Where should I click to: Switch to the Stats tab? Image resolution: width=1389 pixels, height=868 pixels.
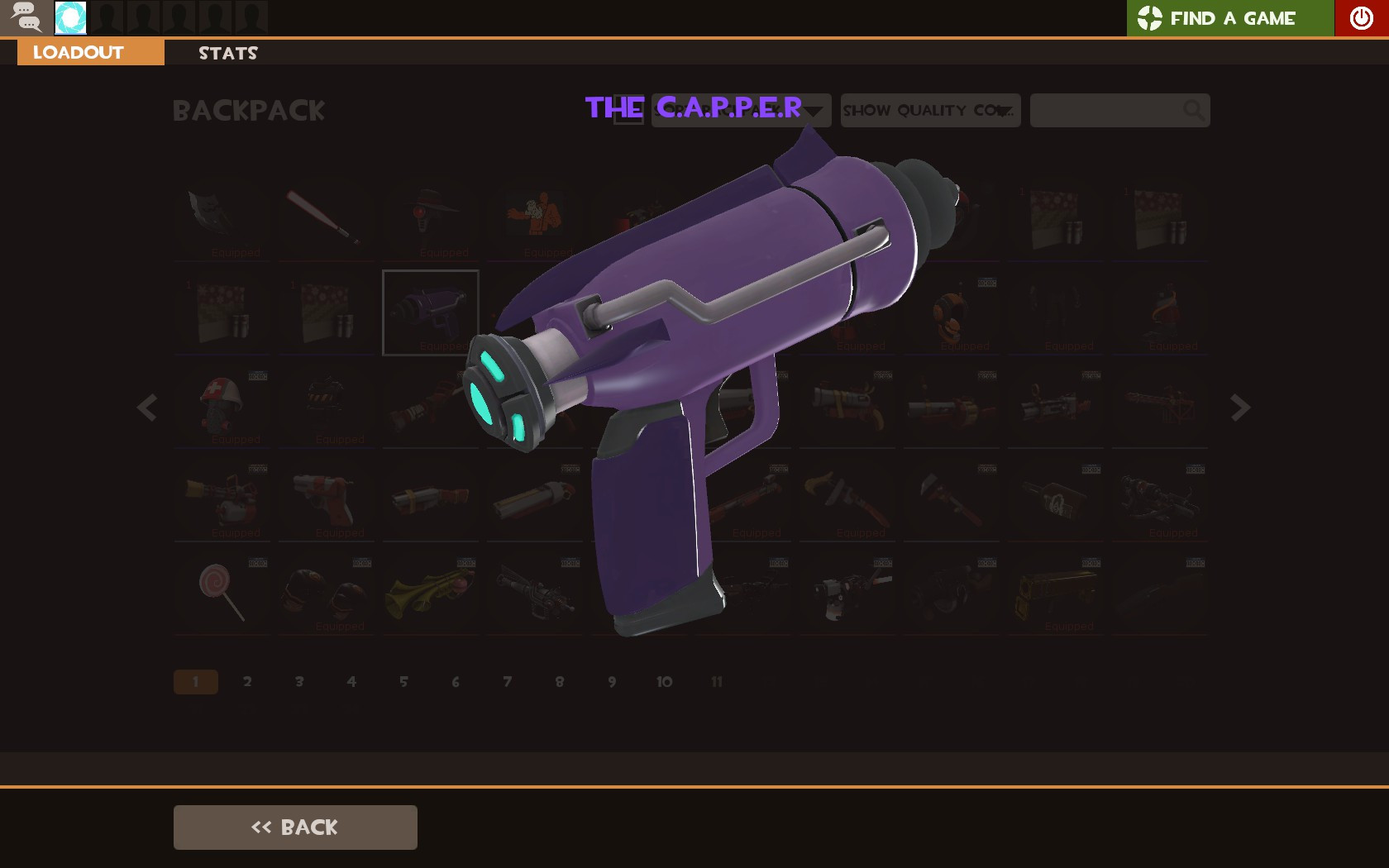tap(227, 53)
